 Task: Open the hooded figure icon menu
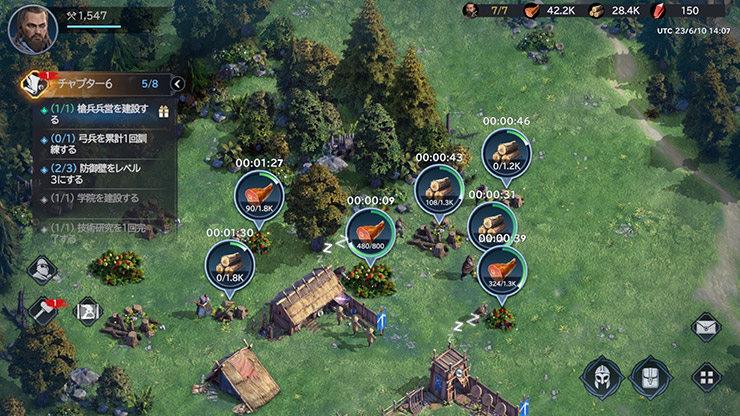(42, 269)
